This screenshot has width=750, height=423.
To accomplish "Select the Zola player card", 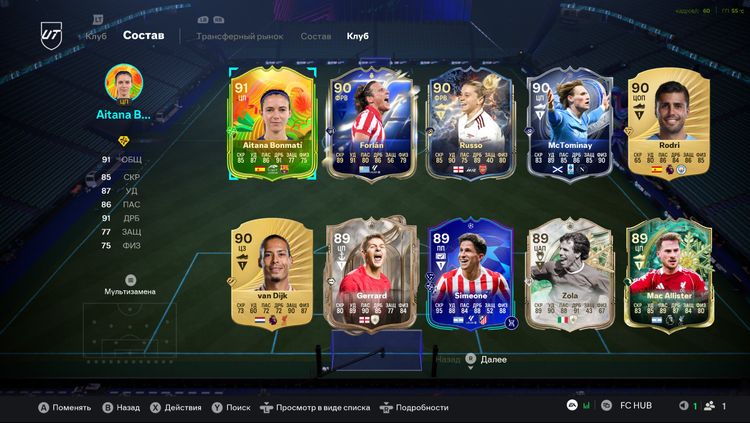I will 569,274.
